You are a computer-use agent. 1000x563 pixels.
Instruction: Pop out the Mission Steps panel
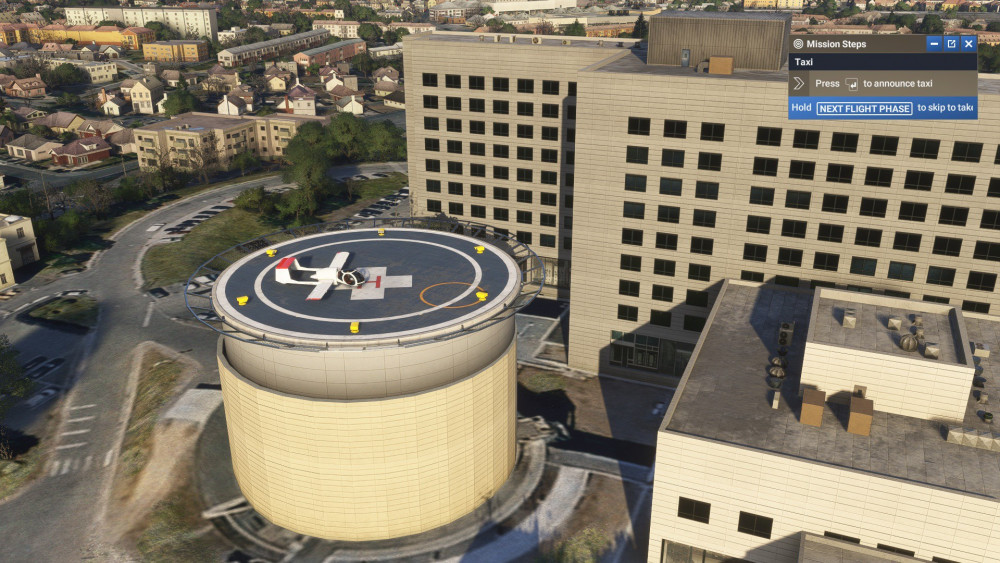point(951,44)
